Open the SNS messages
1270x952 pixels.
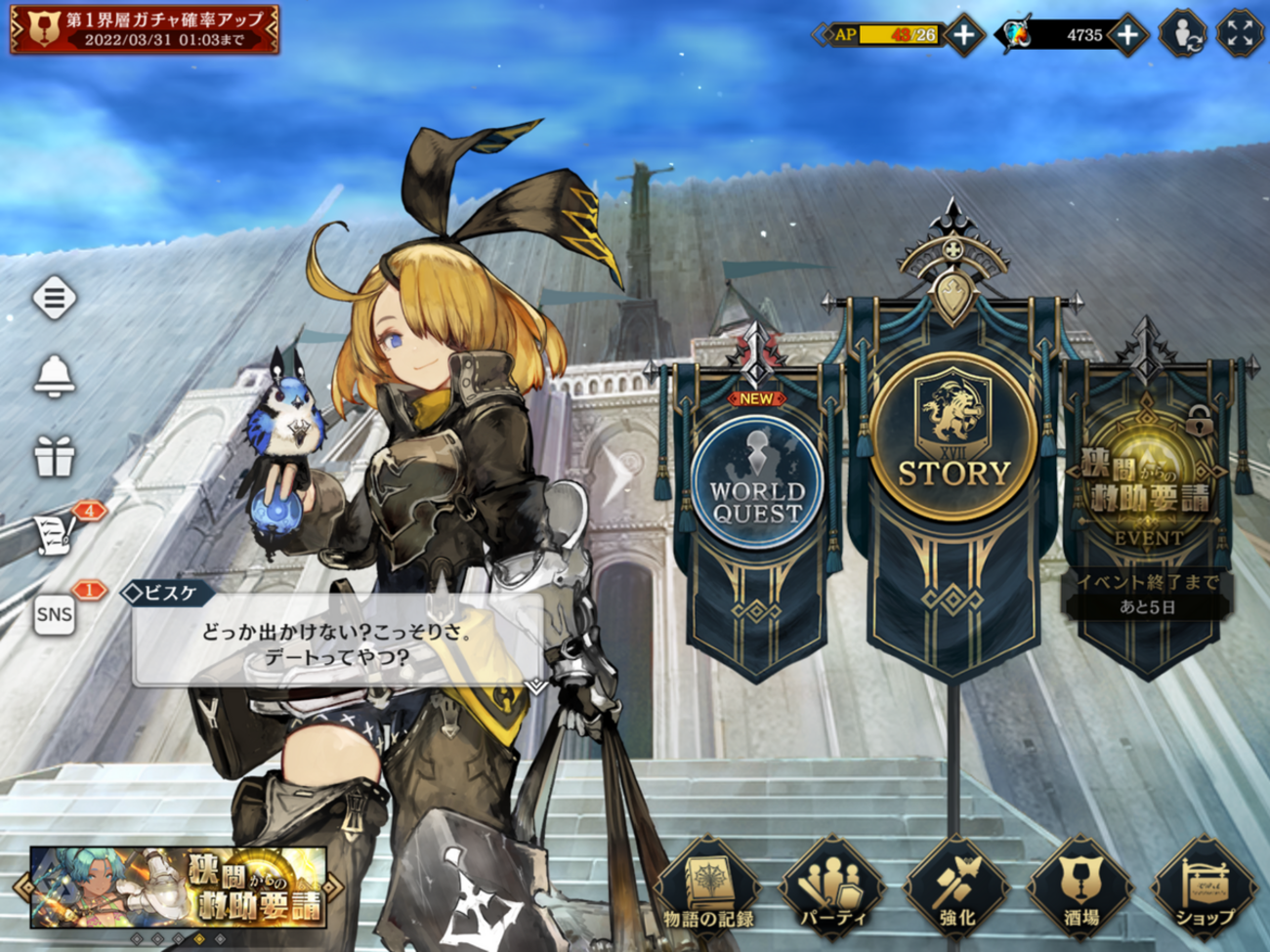pyautogui.click(x=55, y=614)
